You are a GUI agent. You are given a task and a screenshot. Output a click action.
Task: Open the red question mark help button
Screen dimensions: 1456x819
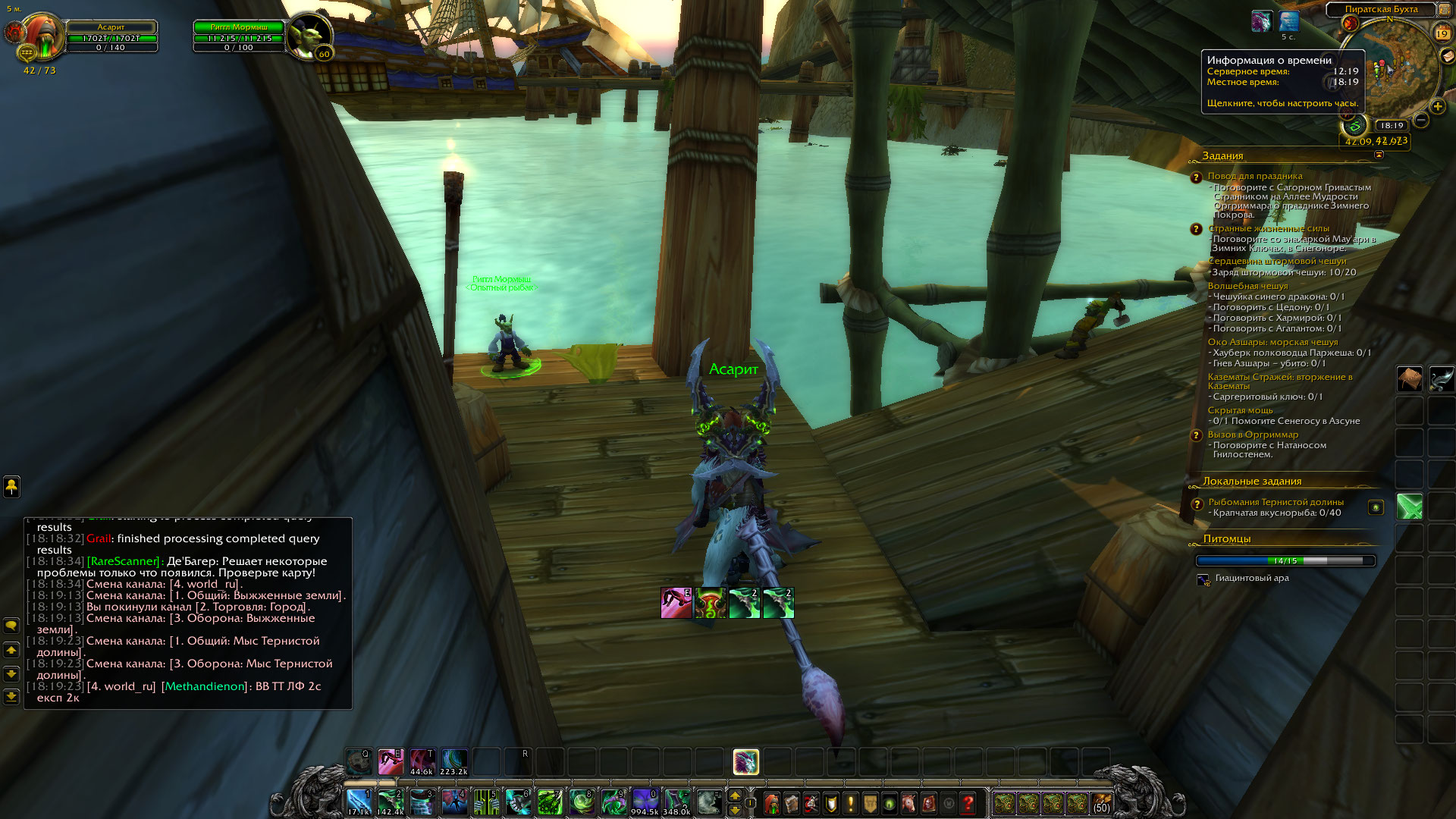pos(968,803)
